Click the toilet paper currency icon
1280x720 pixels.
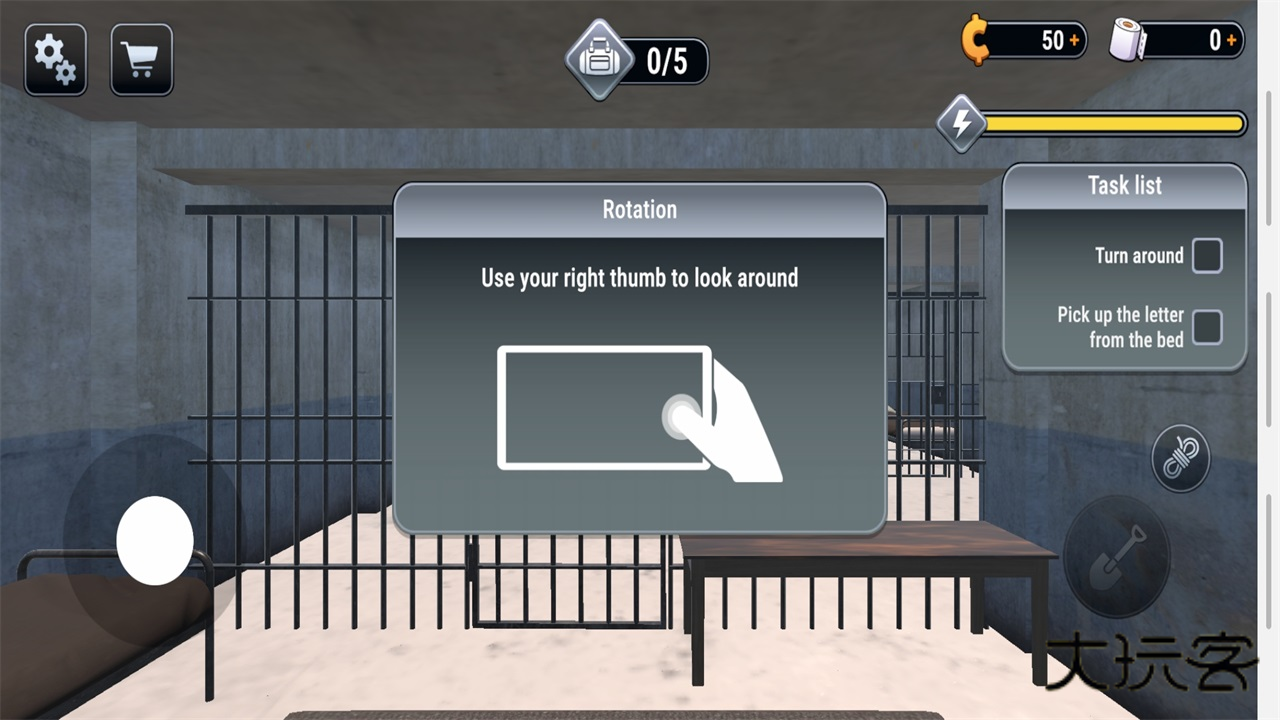(1124, 40)
